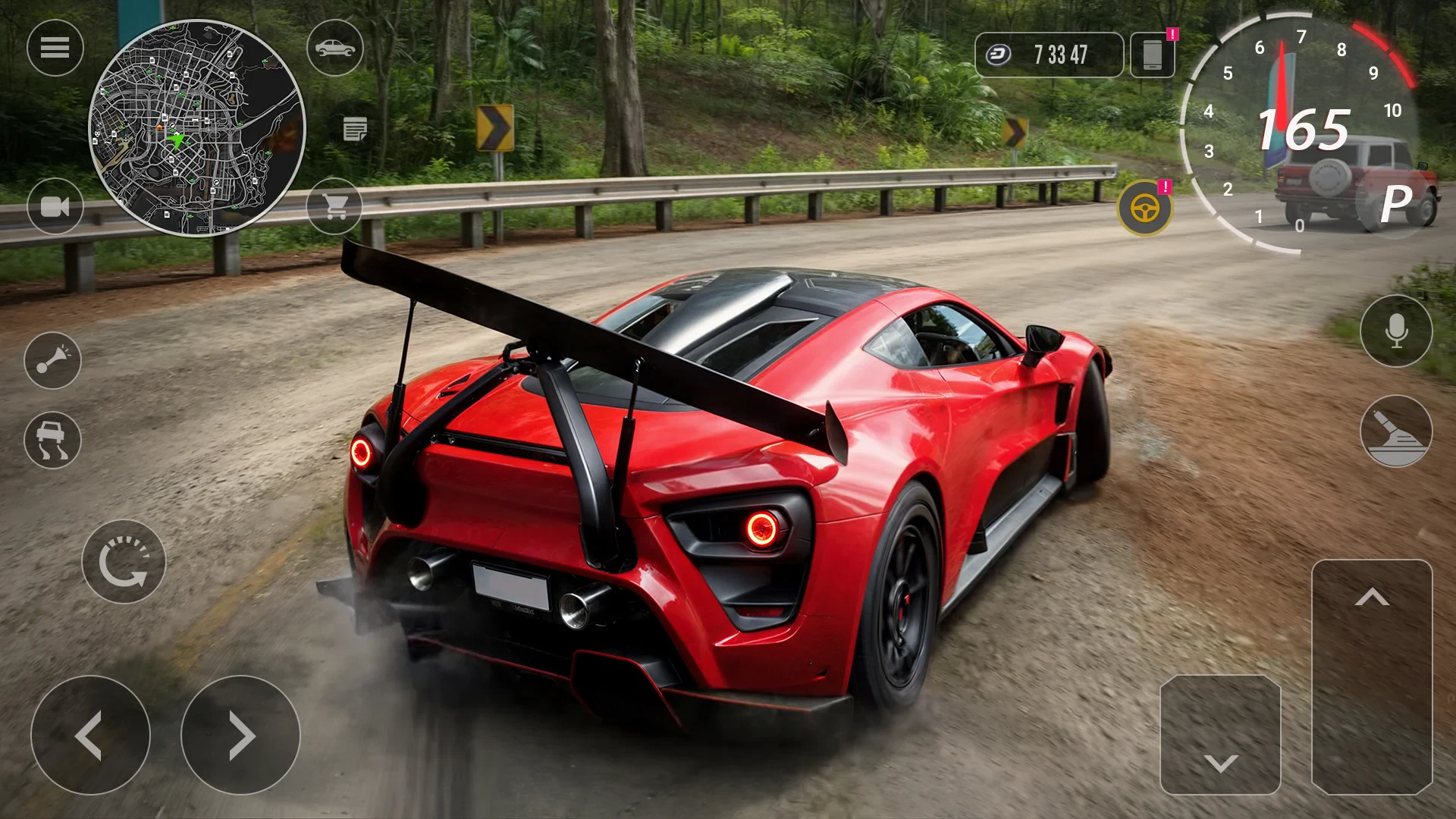Screen dimensions: 1456x819
Task: Tap the circular reset car arrow
Action: [x=124, y=562]
